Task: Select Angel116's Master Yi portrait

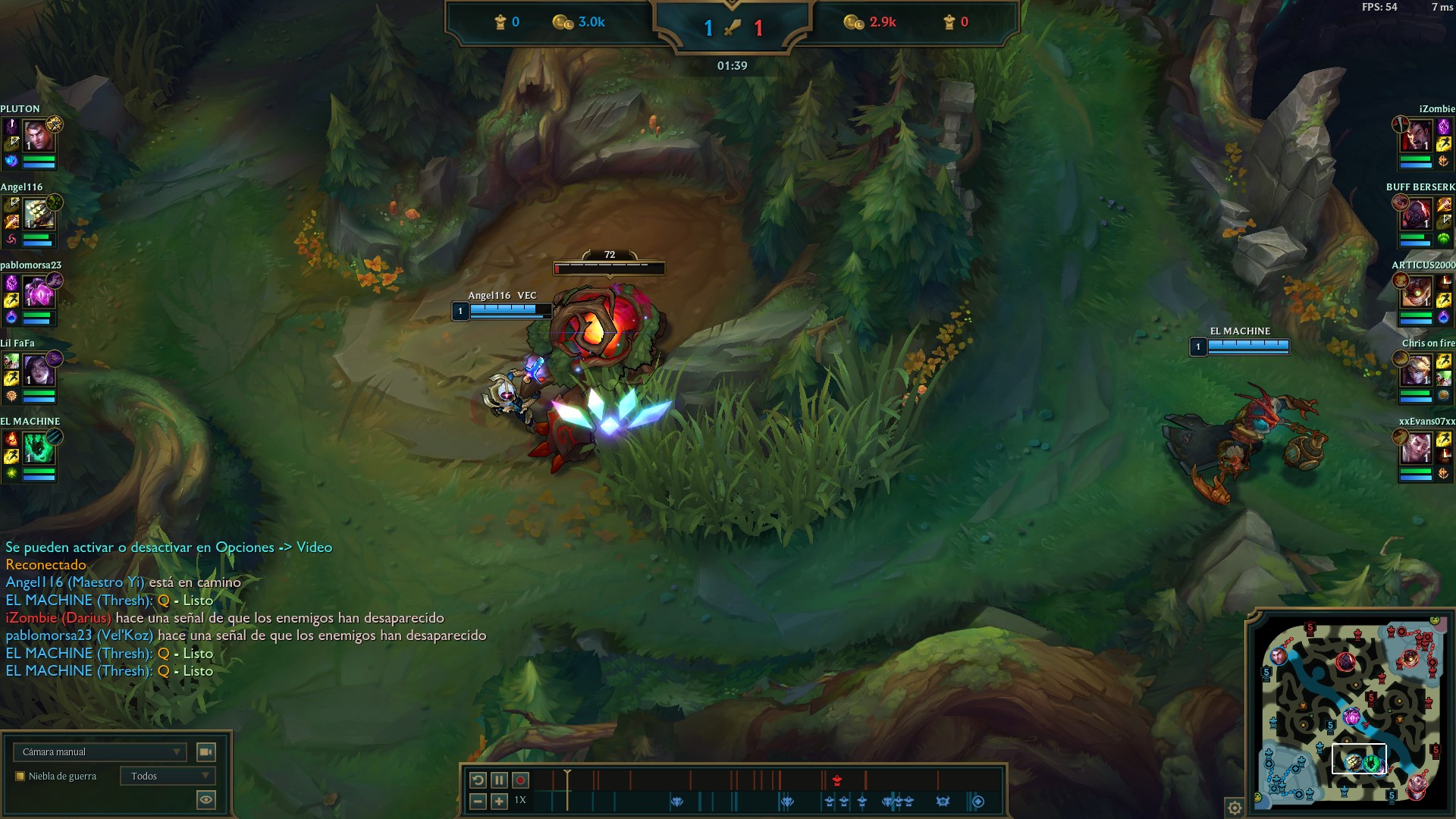Action: coord(38,215)
